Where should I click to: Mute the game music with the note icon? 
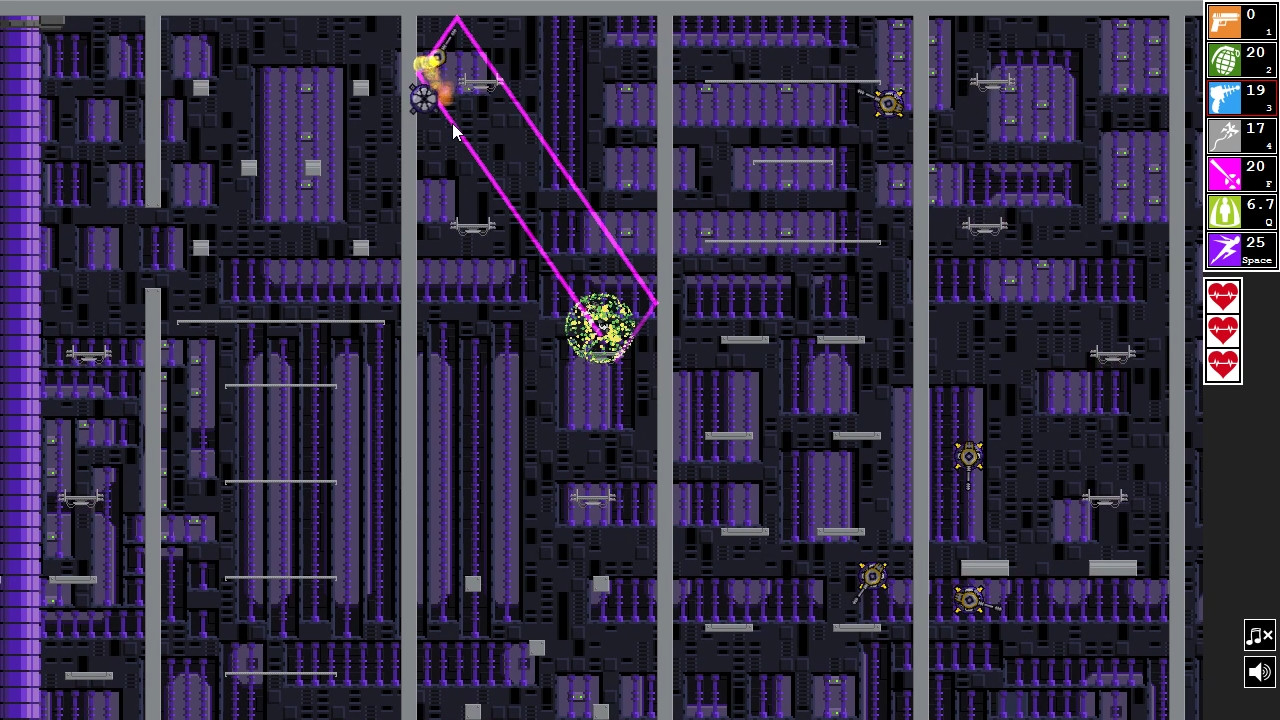(1259, 634)
